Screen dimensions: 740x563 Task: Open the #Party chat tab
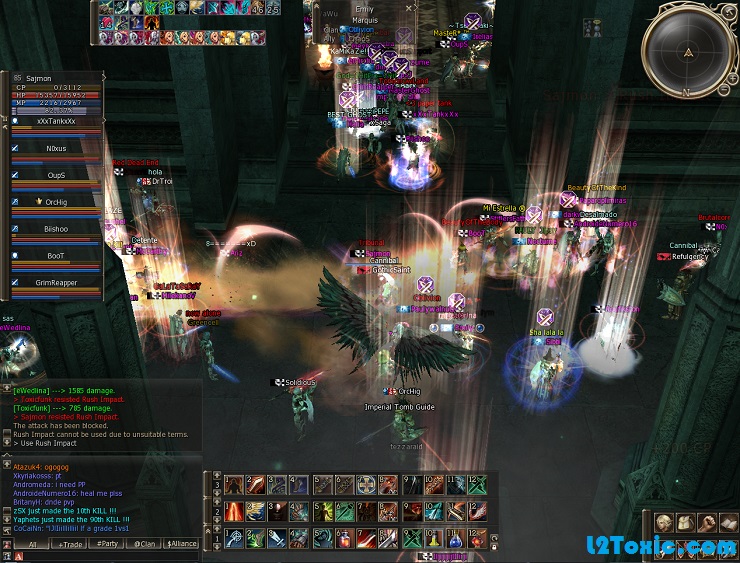point(108,544)
